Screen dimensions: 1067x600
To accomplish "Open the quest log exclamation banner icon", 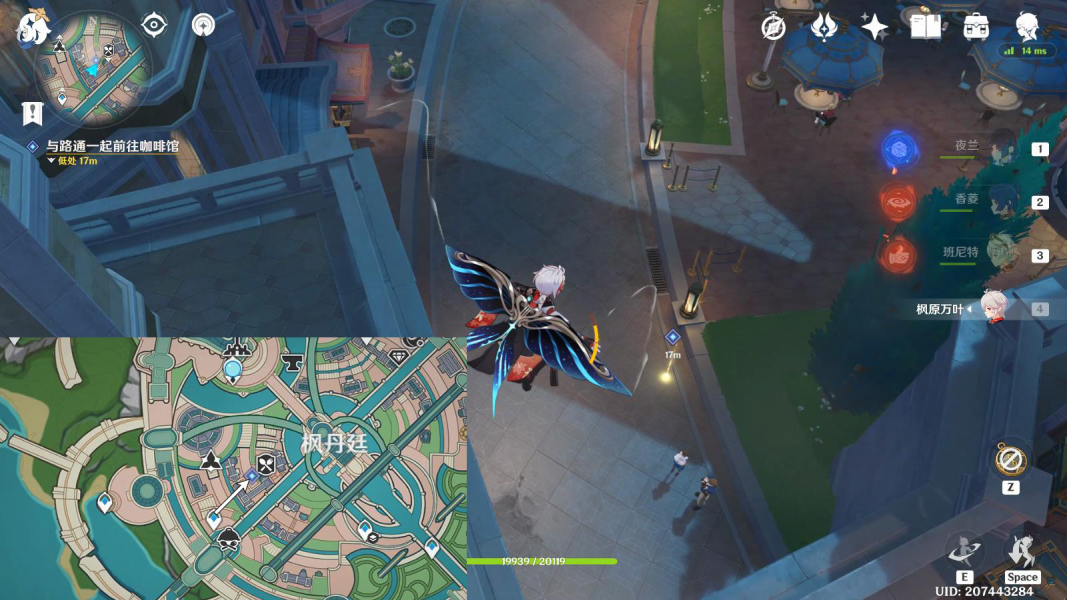I will coord(32,113).
